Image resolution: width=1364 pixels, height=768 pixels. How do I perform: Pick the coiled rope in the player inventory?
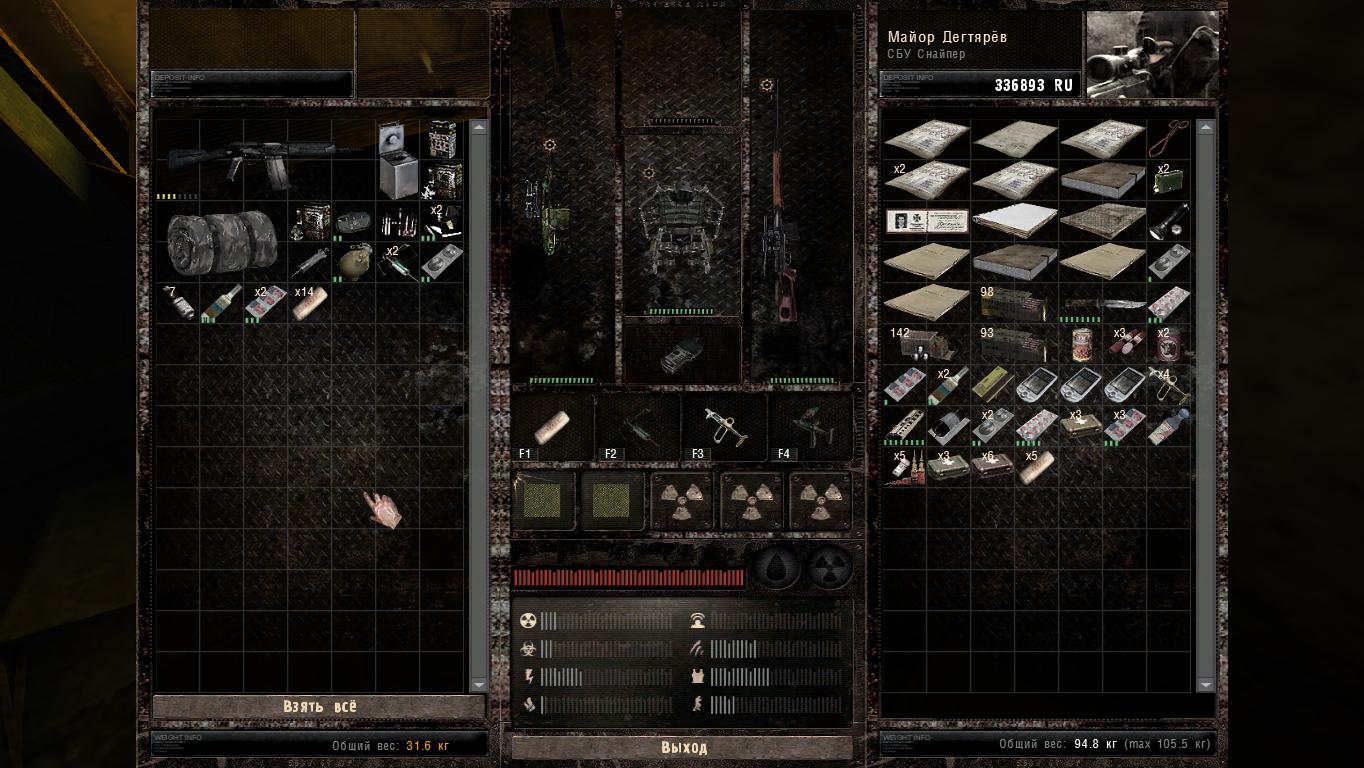coord(1167,138)
